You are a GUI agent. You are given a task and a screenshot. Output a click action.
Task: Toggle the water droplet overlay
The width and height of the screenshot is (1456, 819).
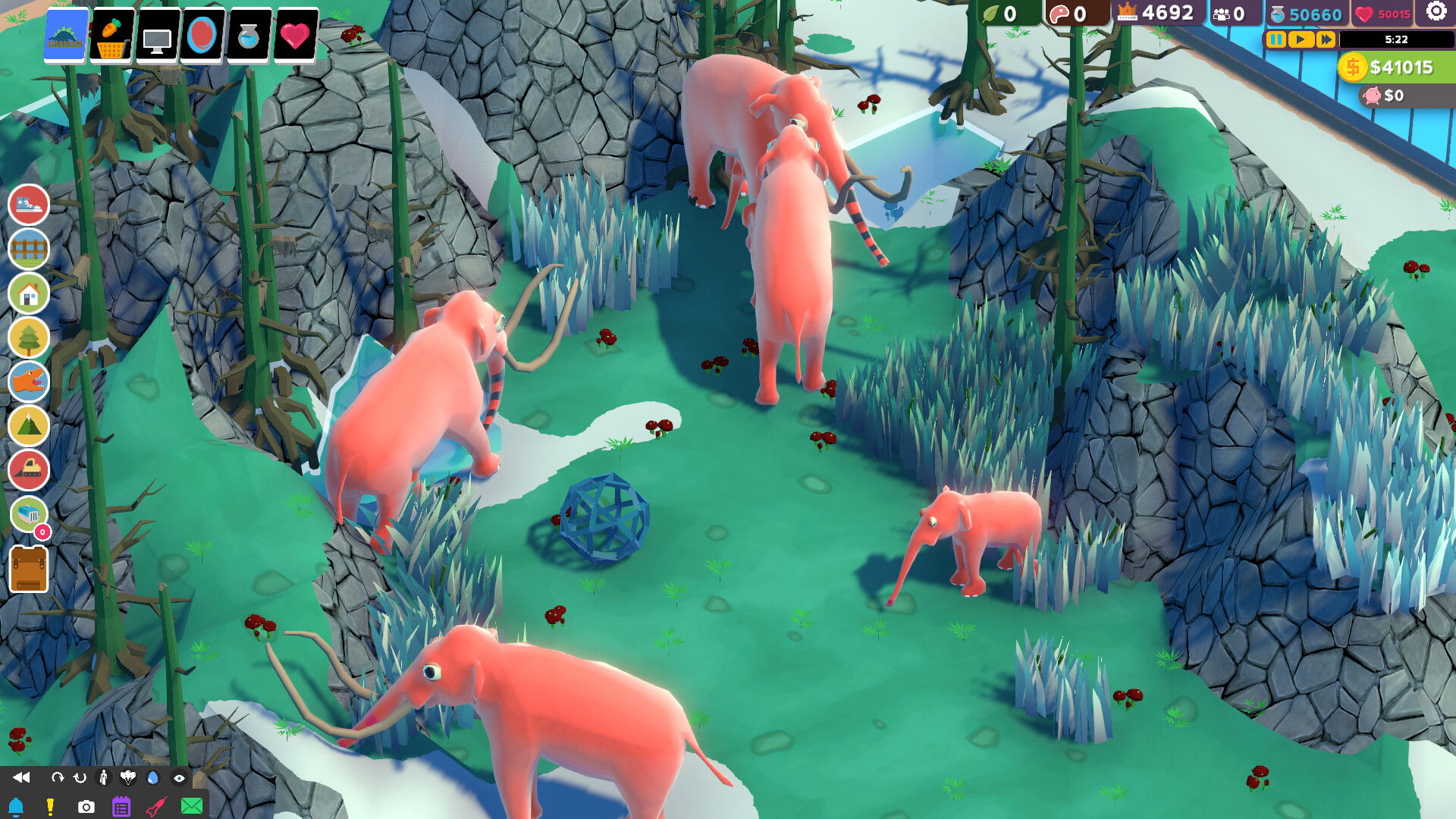click(154, 777)
